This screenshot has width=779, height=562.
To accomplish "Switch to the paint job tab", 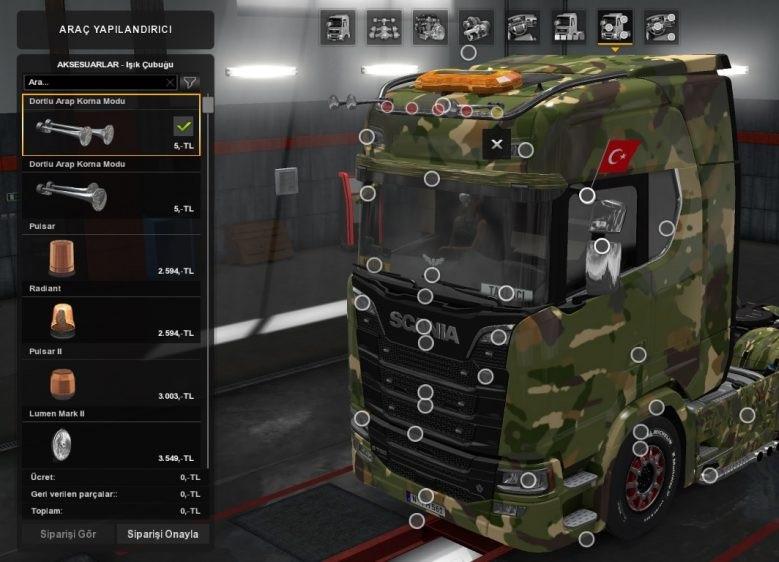I will [x=568, y=27].
